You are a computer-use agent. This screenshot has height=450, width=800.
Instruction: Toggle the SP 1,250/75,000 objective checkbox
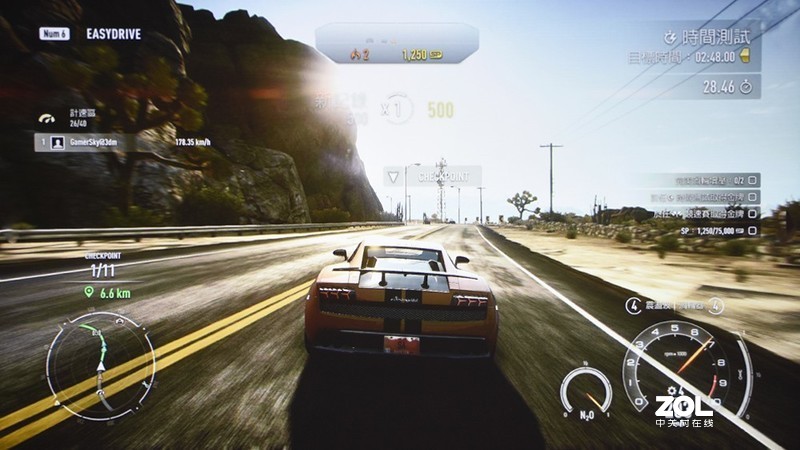753,230
